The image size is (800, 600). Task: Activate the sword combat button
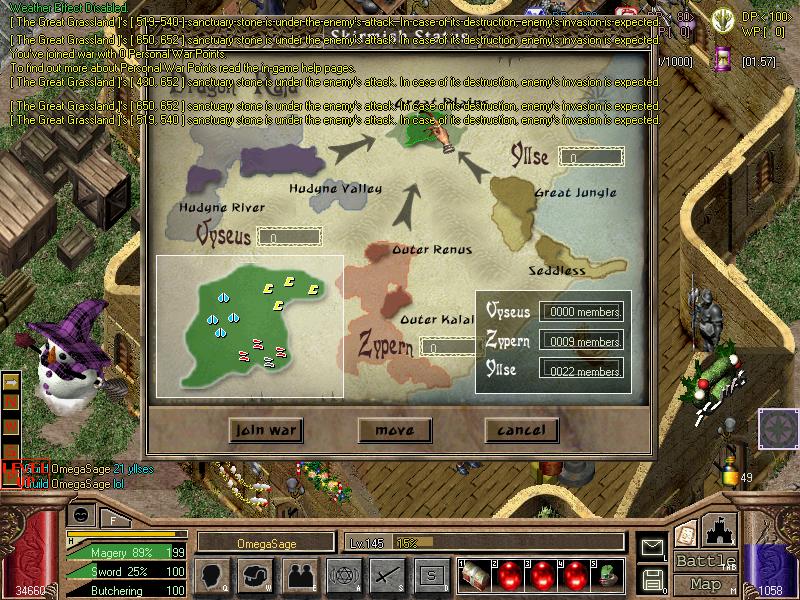[386, 574]
